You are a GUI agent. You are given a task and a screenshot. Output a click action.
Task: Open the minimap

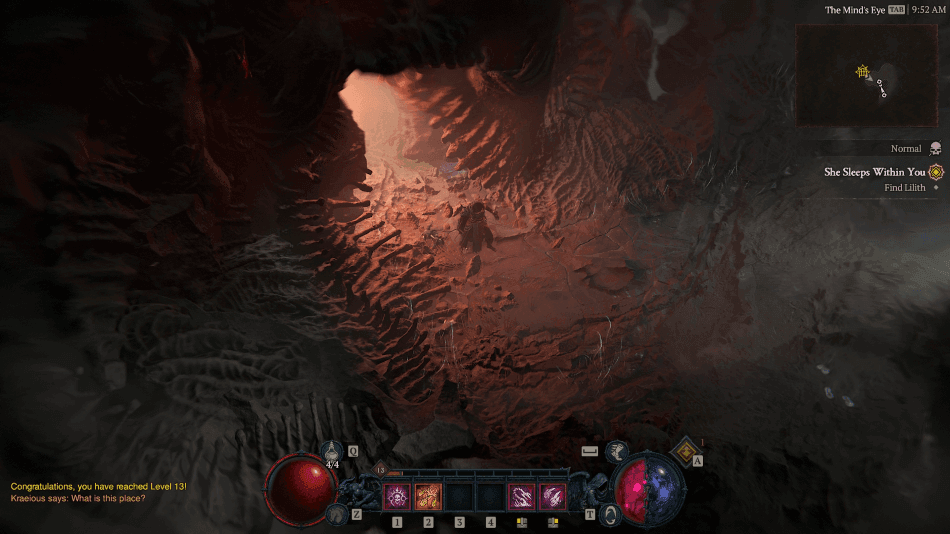click(x=867, y=75)
